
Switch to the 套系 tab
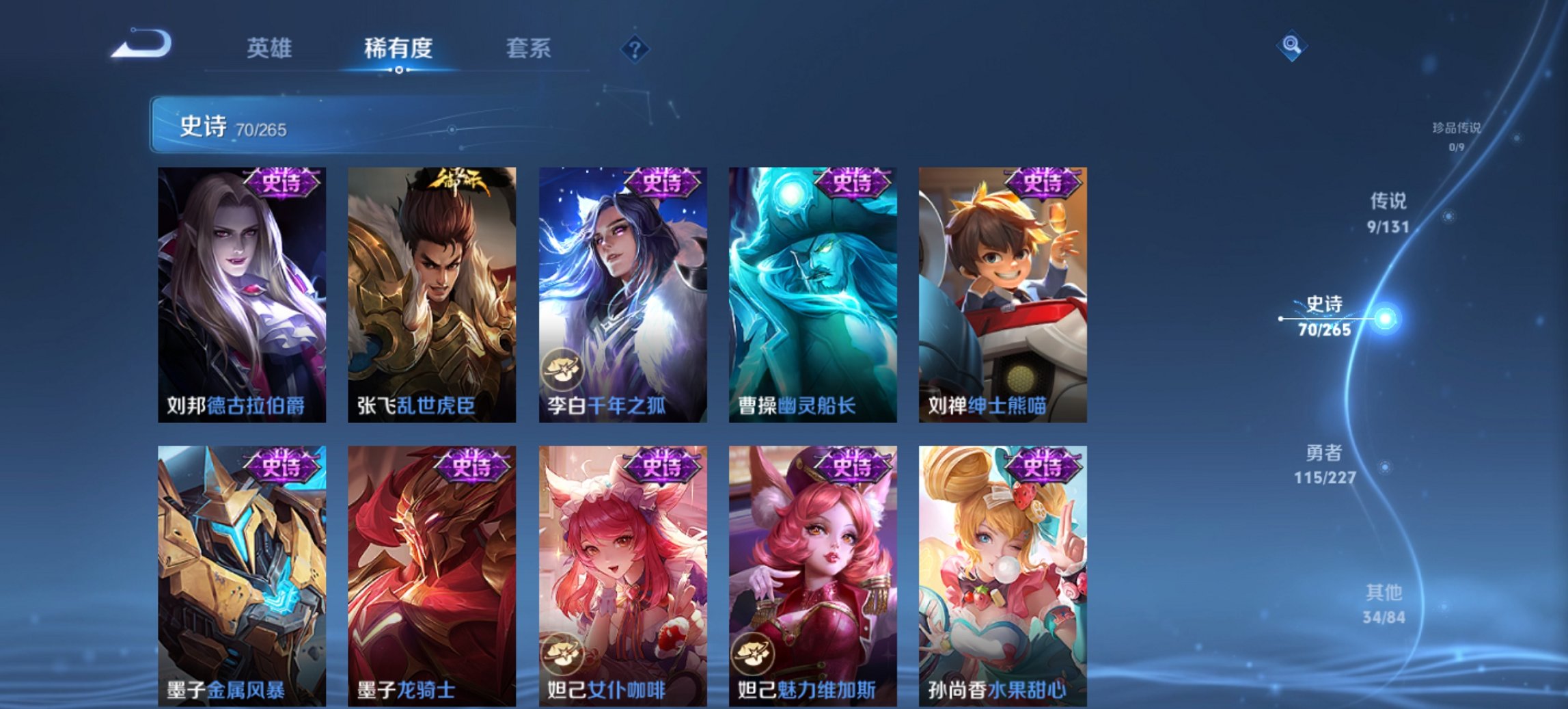[x=528, y=48]
